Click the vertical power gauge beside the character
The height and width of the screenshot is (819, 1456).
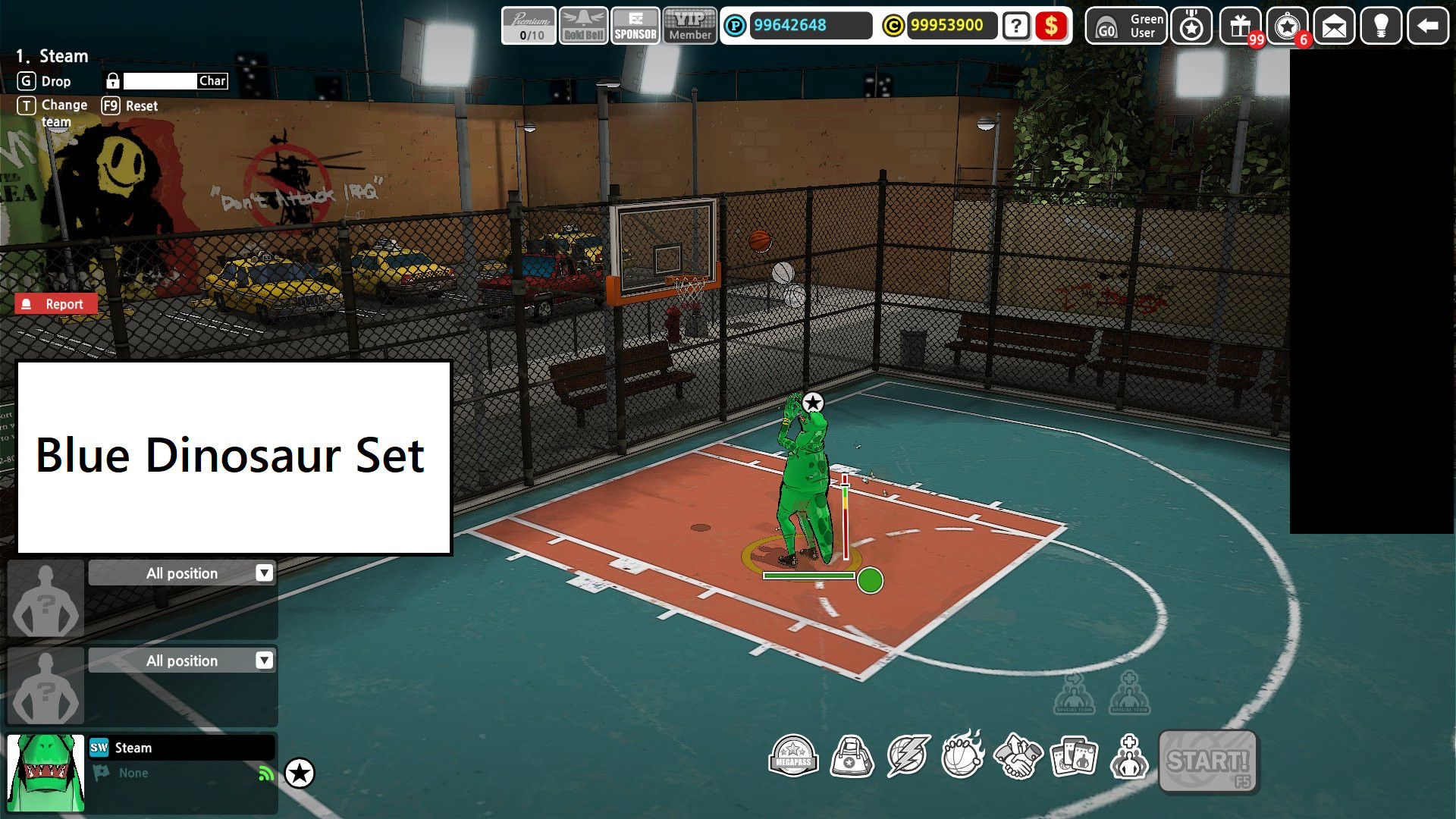click(844, 516)
